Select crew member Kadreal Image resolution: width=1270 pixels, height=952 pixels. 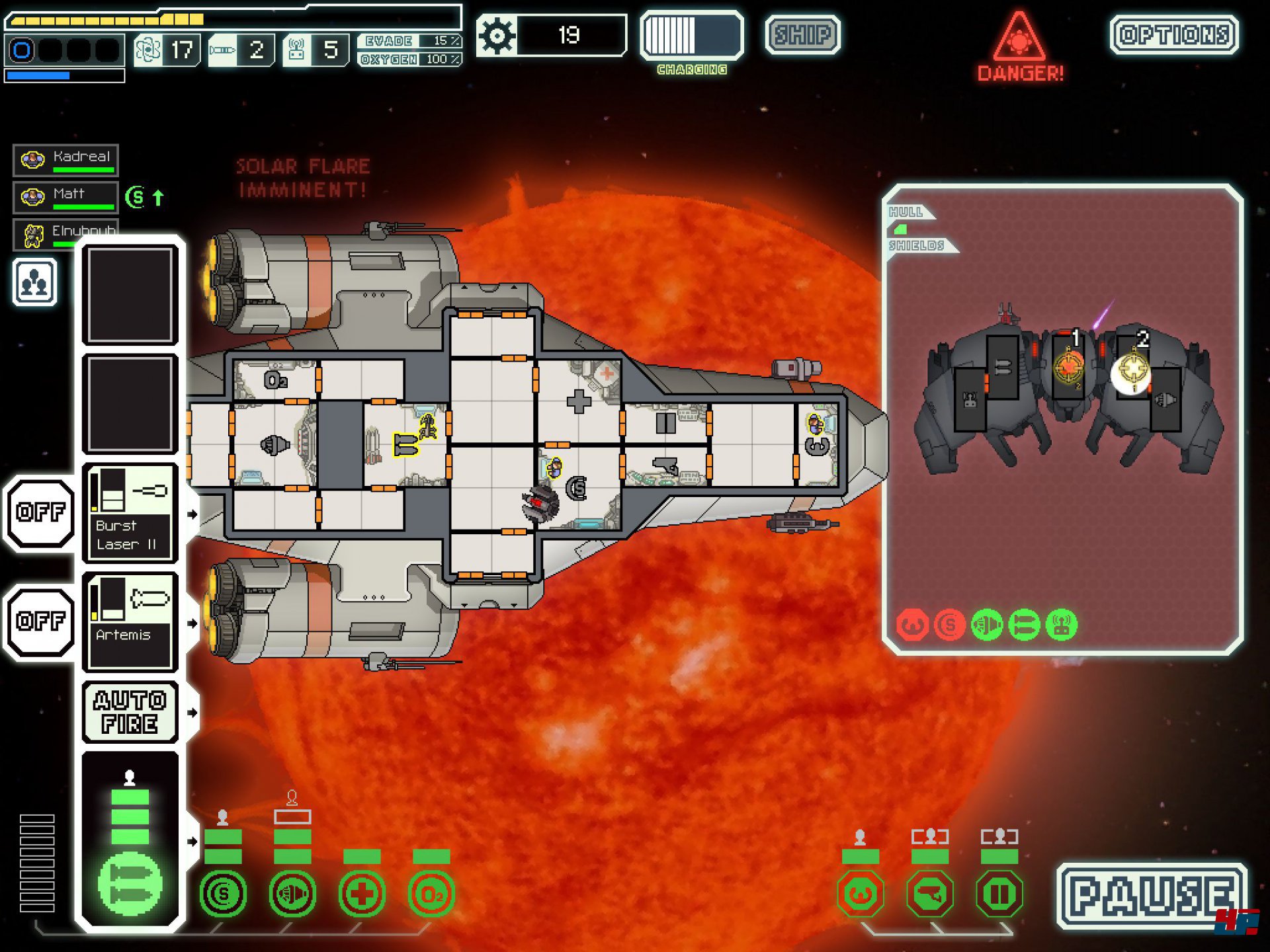coord(65,160)
